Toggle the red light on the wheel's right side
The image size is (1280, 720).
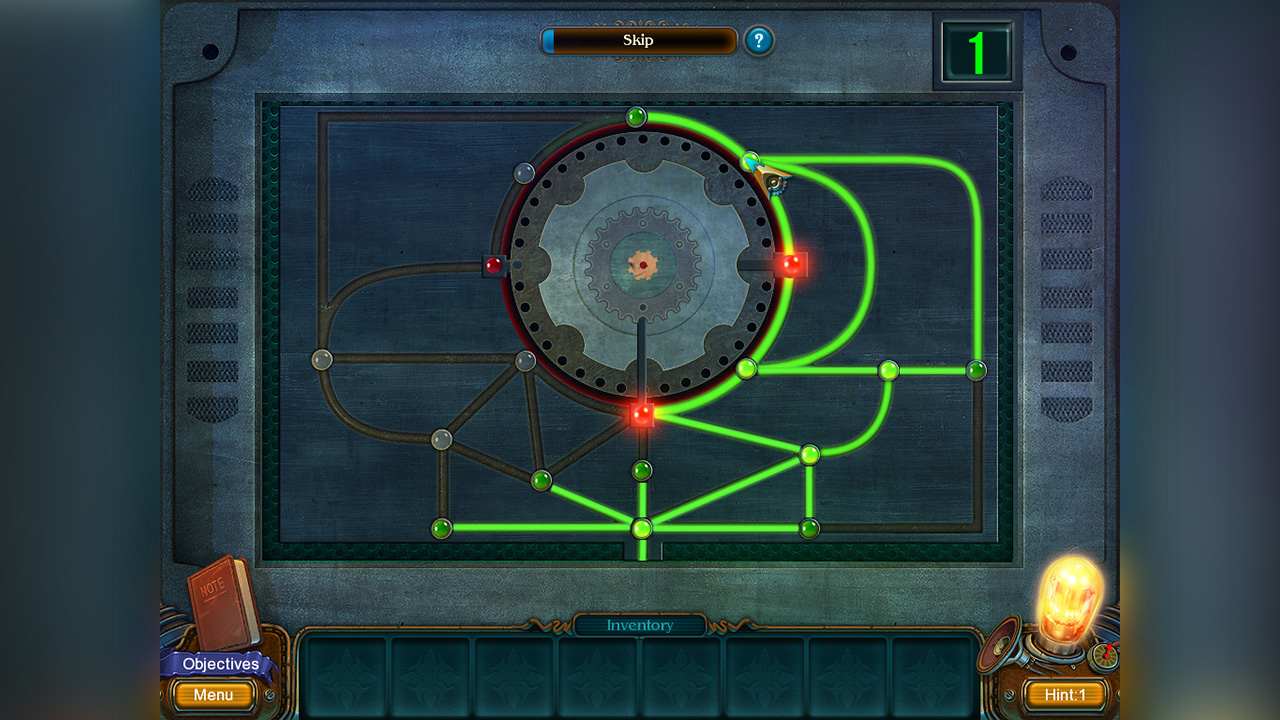tap(791, 264)
